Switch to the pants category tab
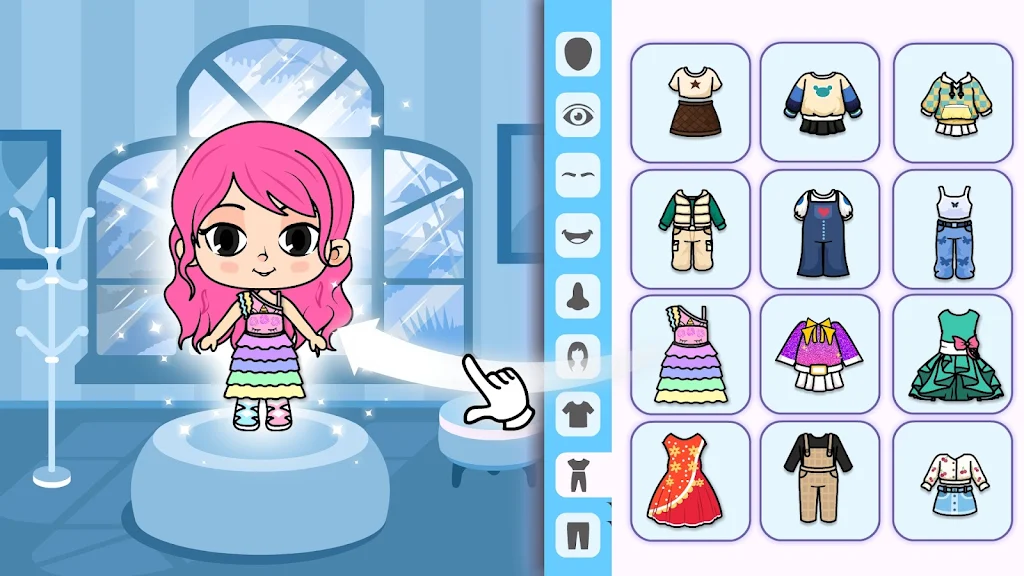 point(578,532)
